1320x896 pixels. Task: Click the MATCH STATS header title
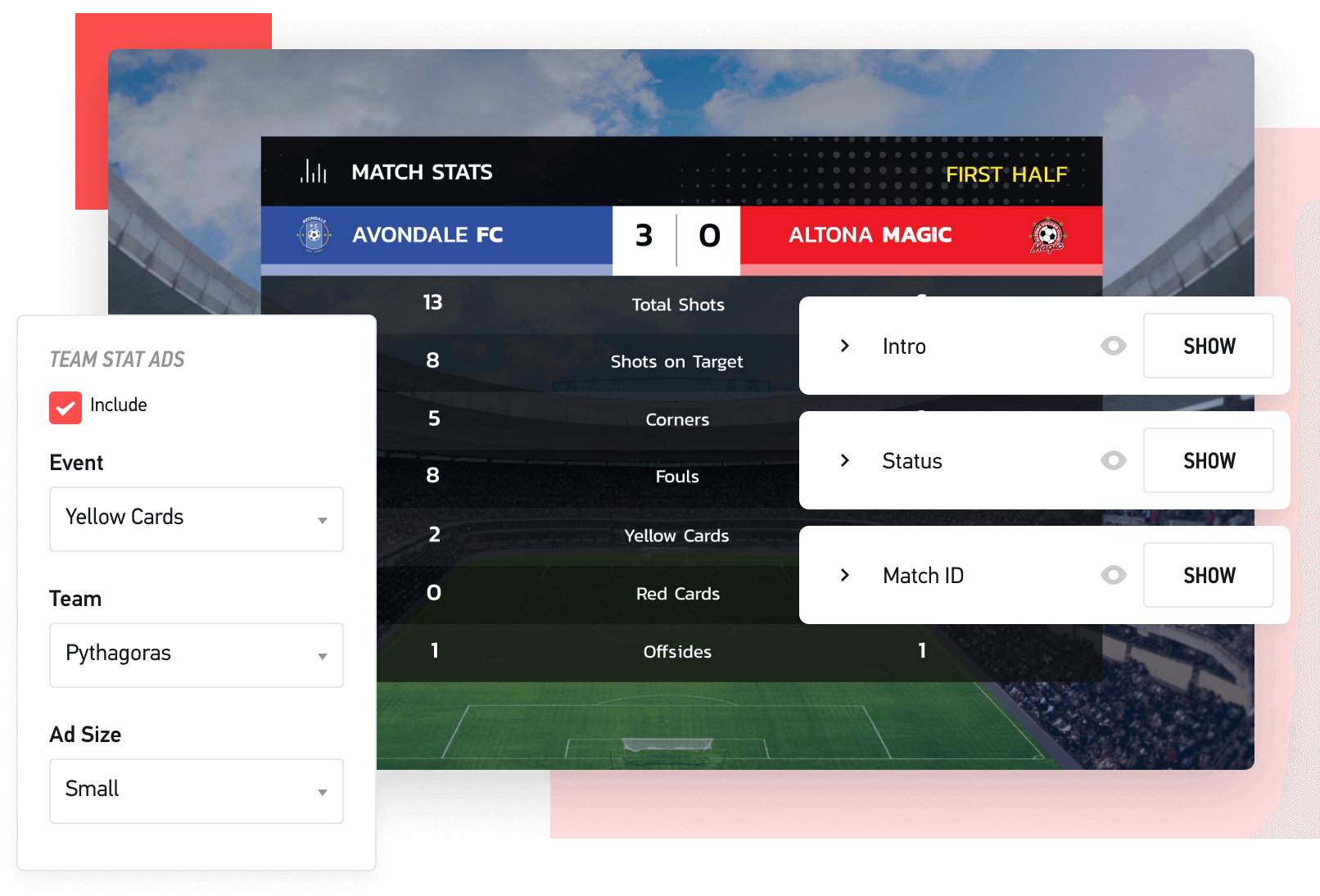pos(422,172)
